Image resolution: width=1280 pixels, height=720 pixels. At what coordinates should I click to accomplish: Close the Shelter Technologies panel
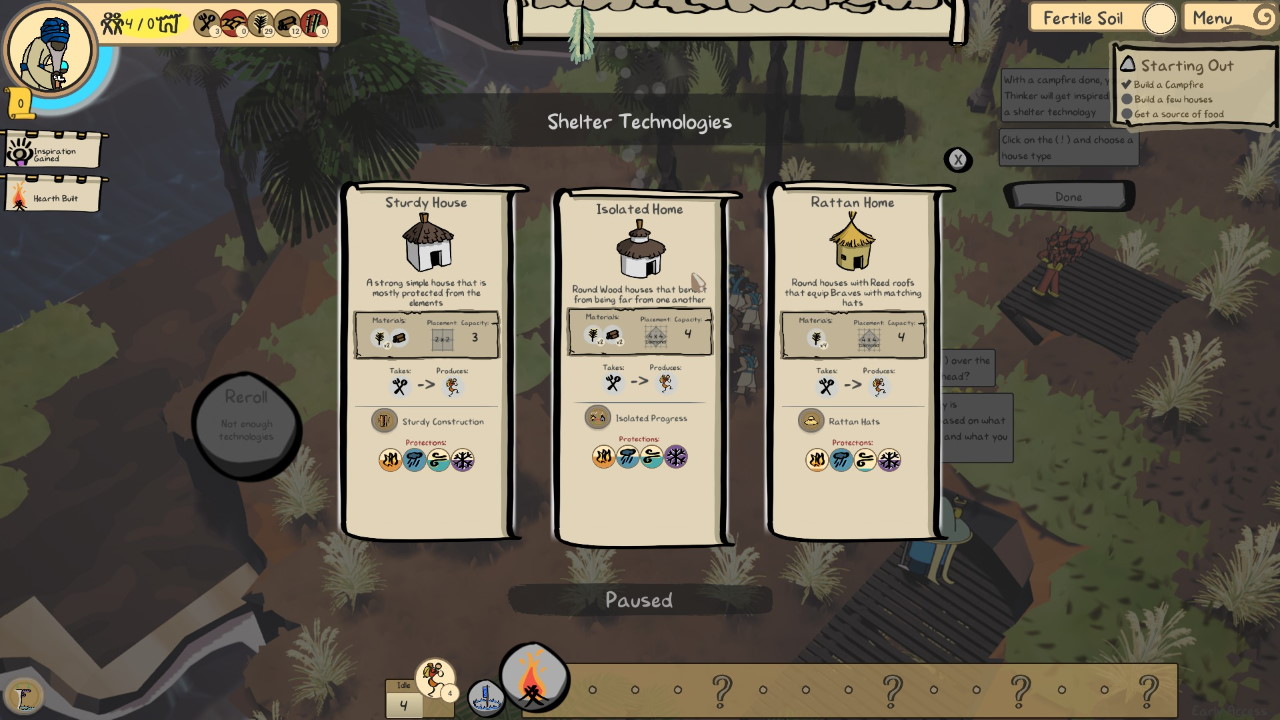(x=958, y=159)
